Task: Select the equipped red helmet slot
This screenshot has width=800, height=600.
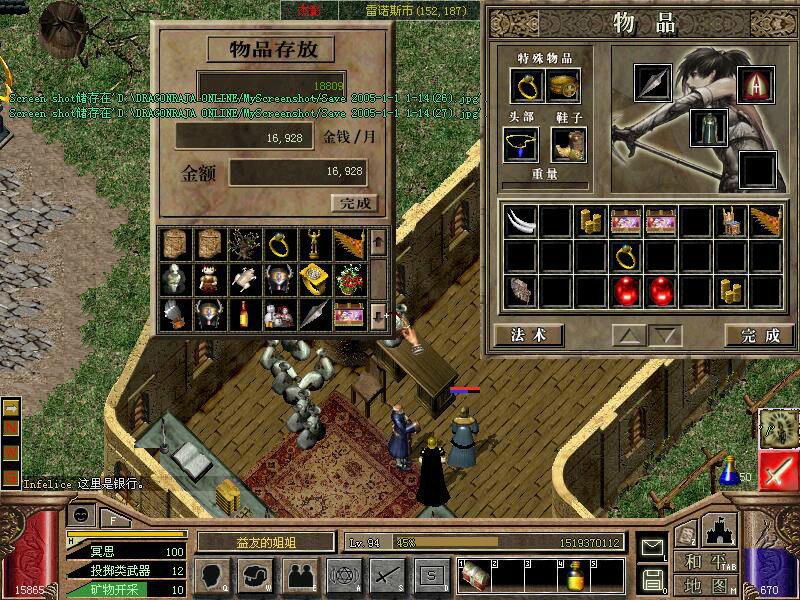Action: tap(755, 83)
